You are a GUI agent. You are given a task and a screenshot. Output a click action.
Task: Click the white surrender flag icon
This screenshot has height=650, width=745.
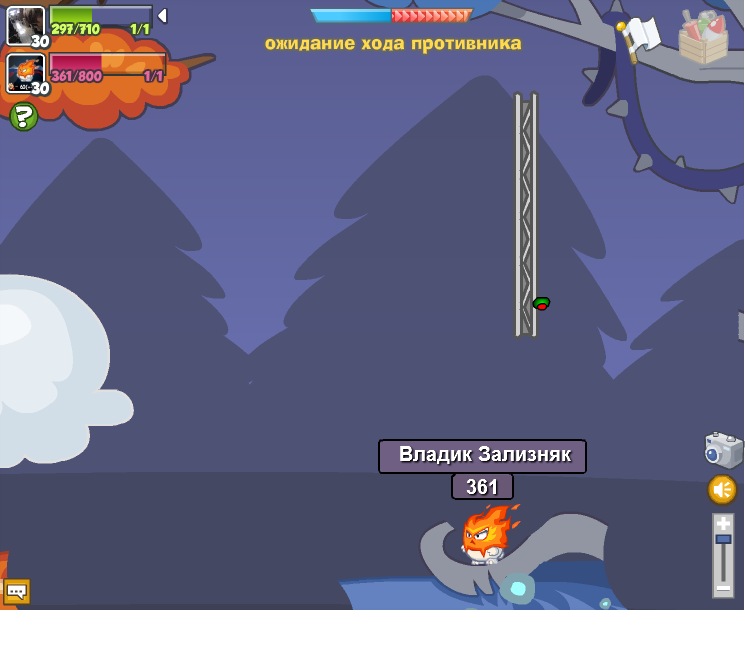639,38
